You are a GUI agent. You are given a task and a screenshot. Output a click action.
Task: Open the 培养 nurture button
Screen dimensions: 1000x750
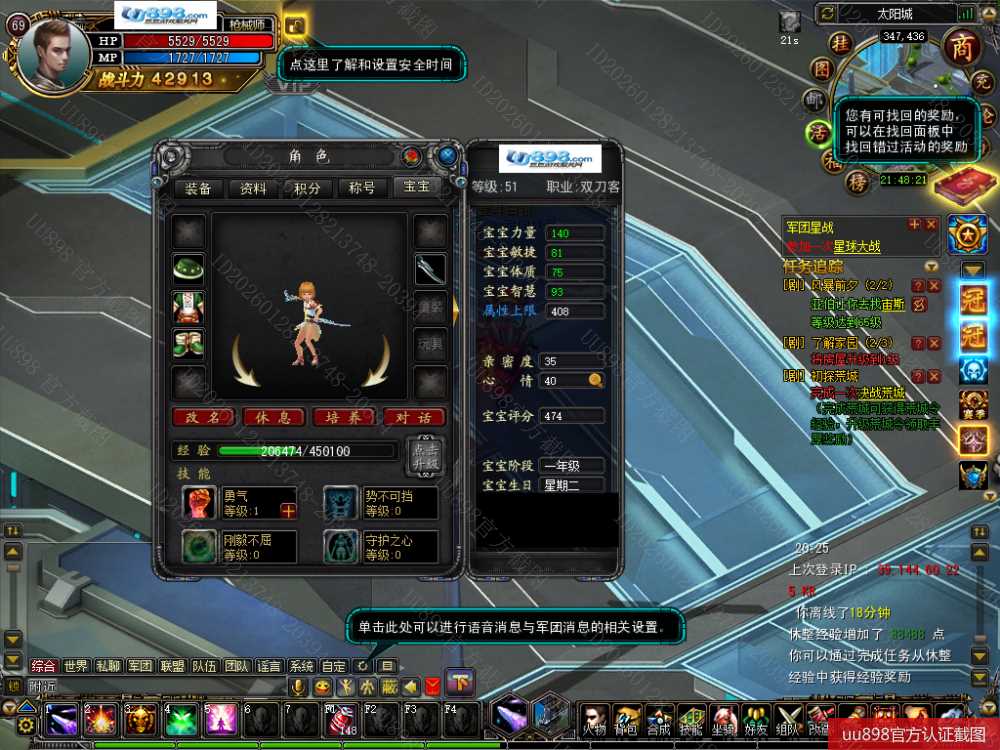343,417
